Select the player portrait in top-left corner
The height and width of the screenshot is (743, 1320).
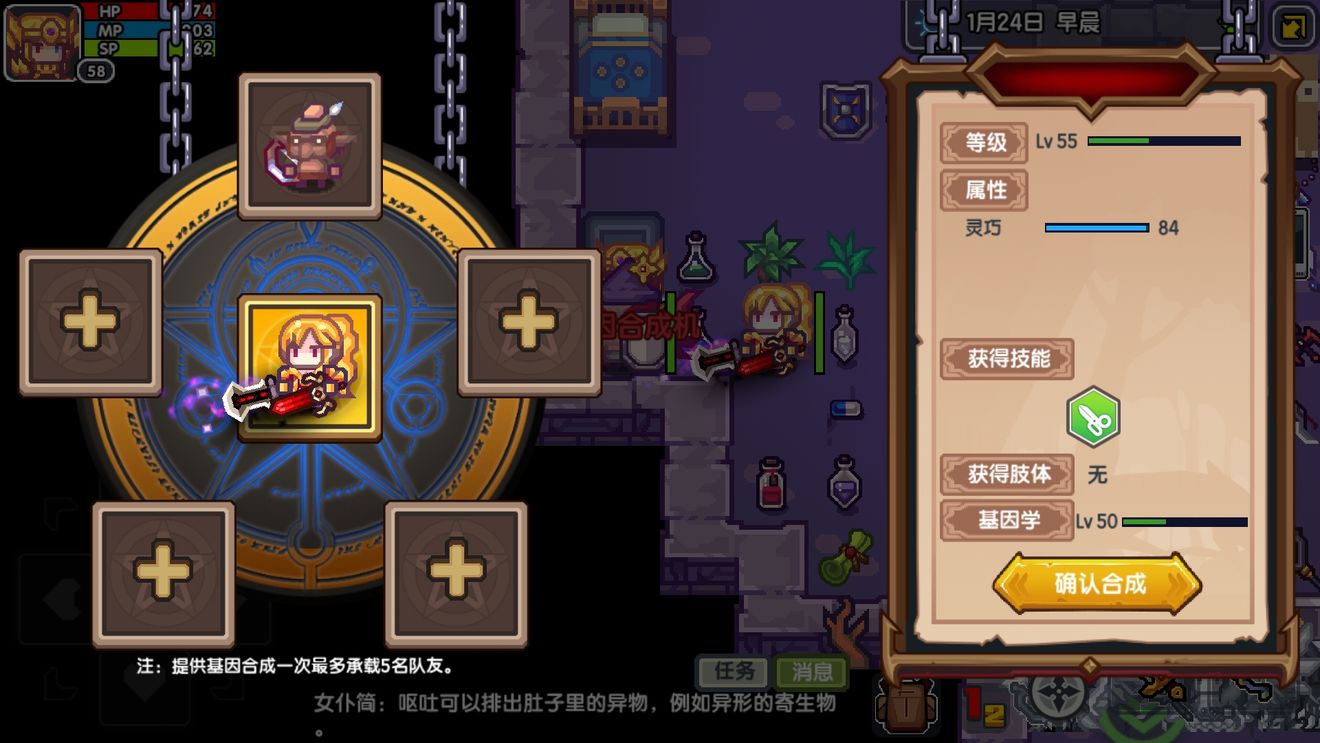click(x=38, y=40)
